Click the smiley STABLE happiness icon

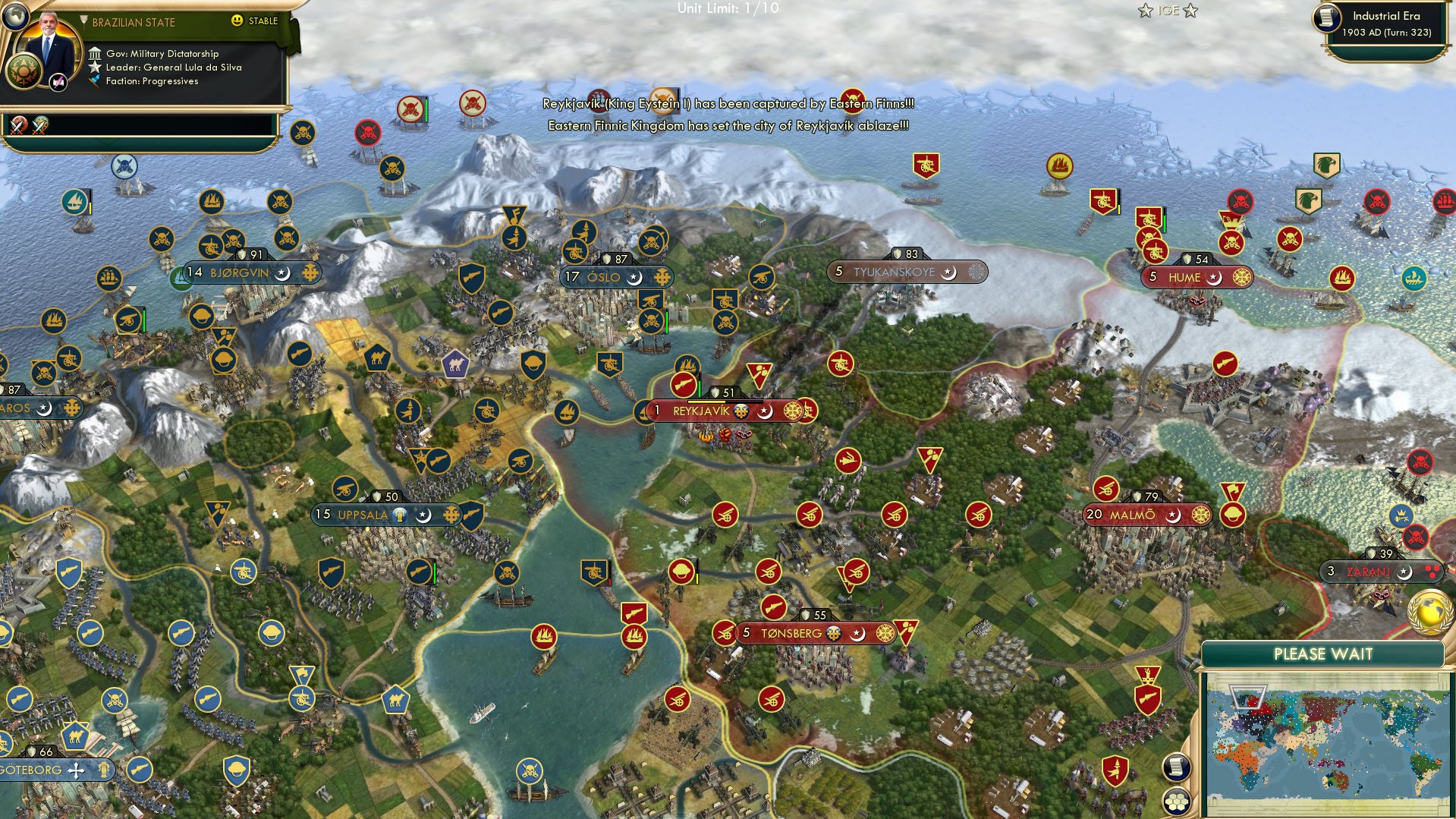point(237,21)
